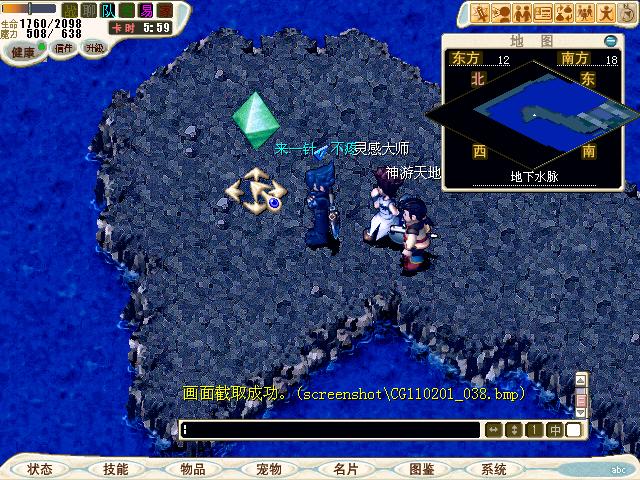The width and height of the screenshot is (640, 480).
Task: Open the 图鉴 encyclopedia menu
Action: click(421, 469)
